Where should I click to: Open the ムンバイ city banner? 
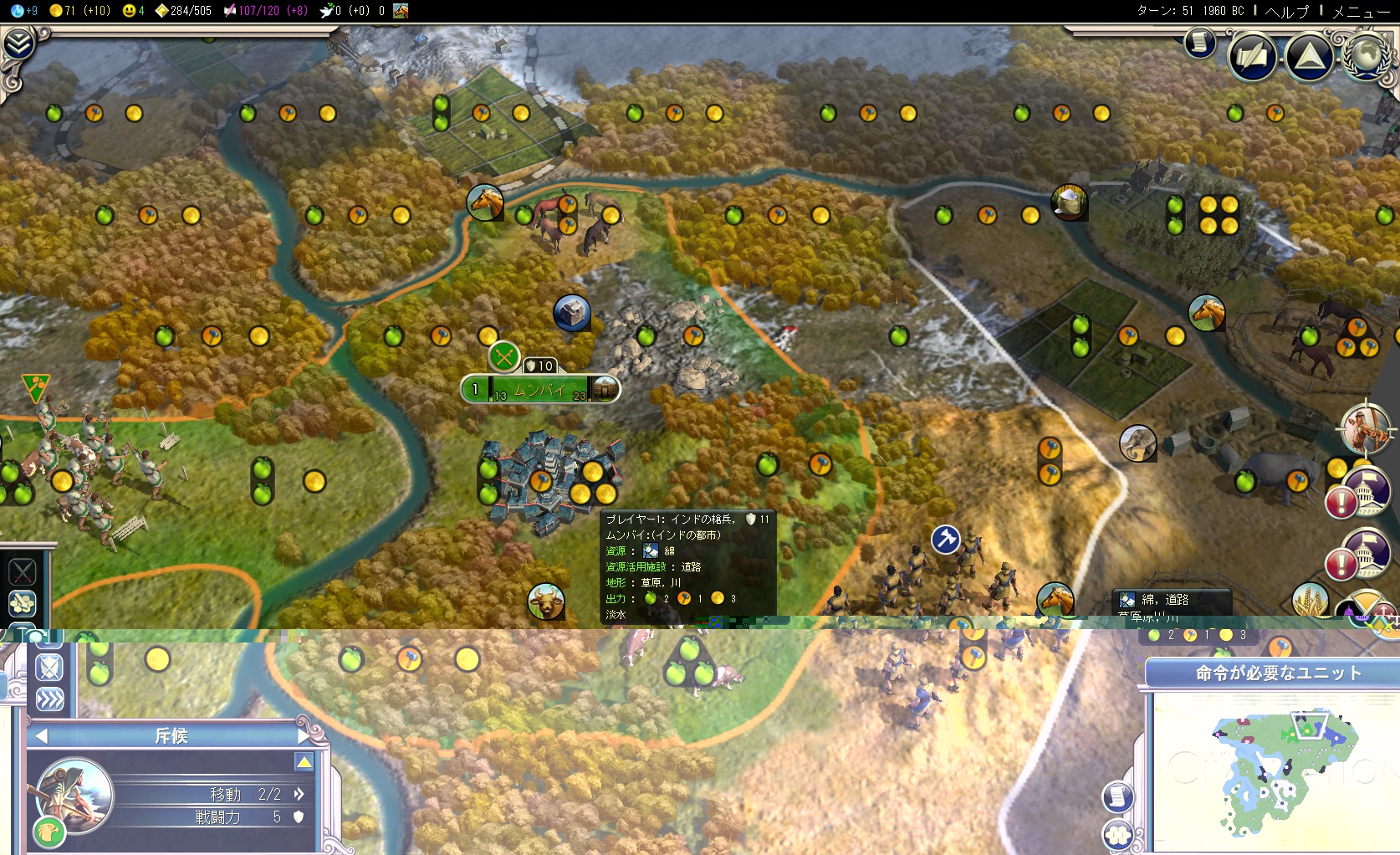point(539,389)
